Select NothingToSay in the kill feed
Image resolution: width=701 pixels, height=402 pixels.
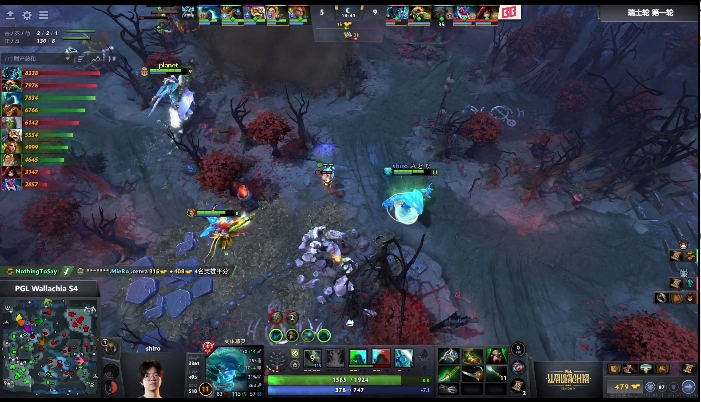[x=38, y=271]
